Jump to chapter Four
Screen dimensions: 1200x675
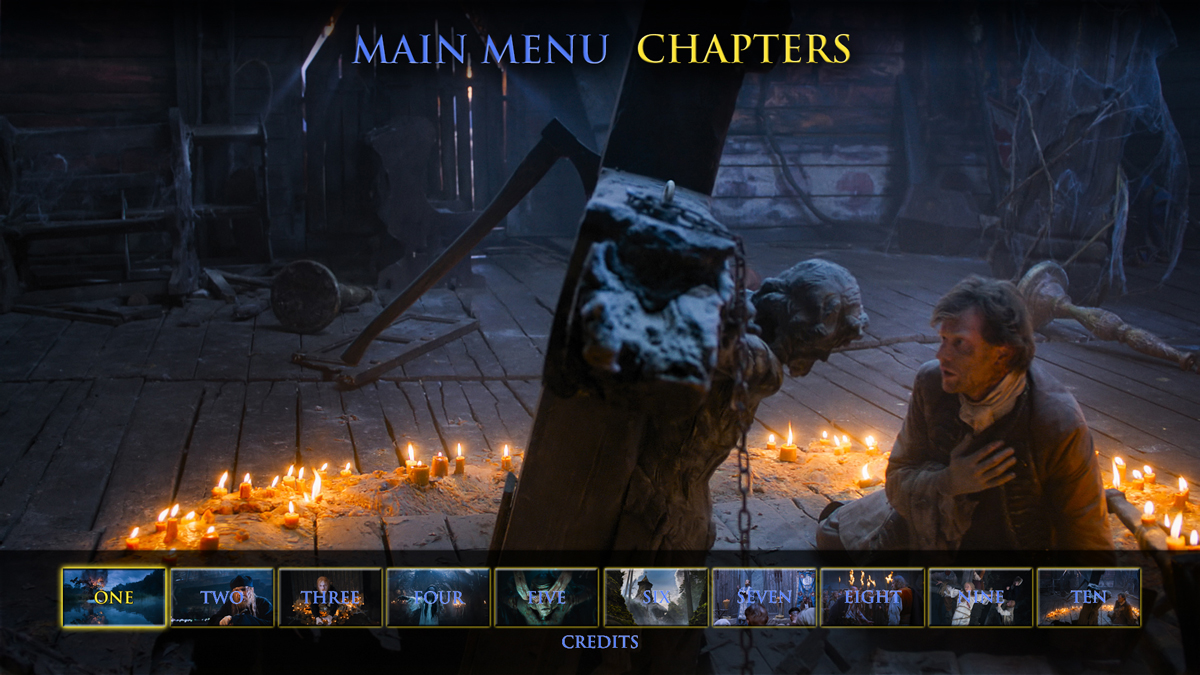click(x=438, y=597)
